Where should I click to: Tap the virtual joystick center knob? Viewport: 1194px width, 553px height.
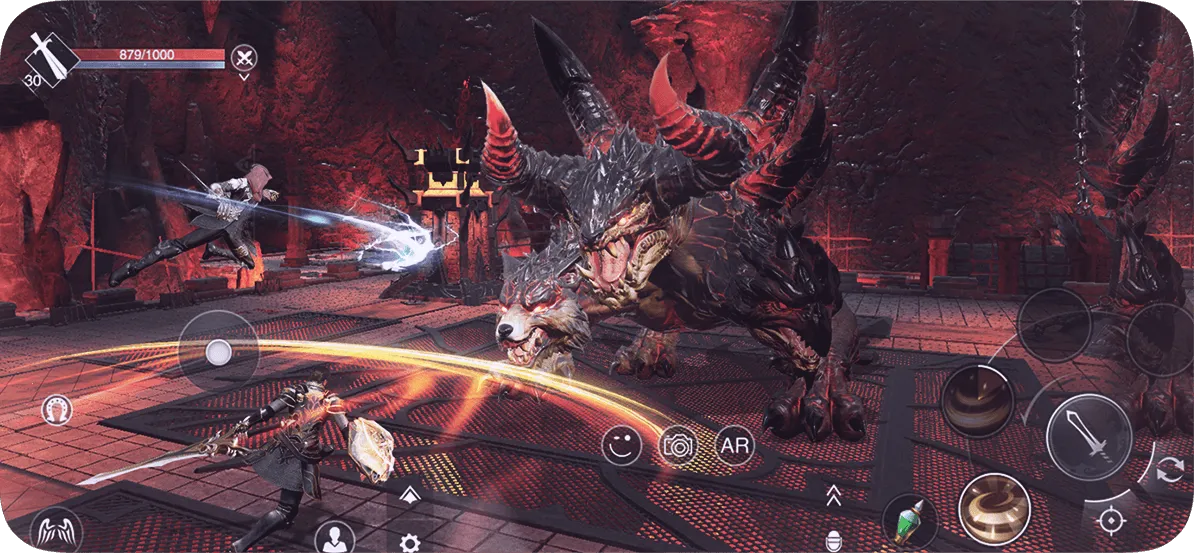pos(218,351)
